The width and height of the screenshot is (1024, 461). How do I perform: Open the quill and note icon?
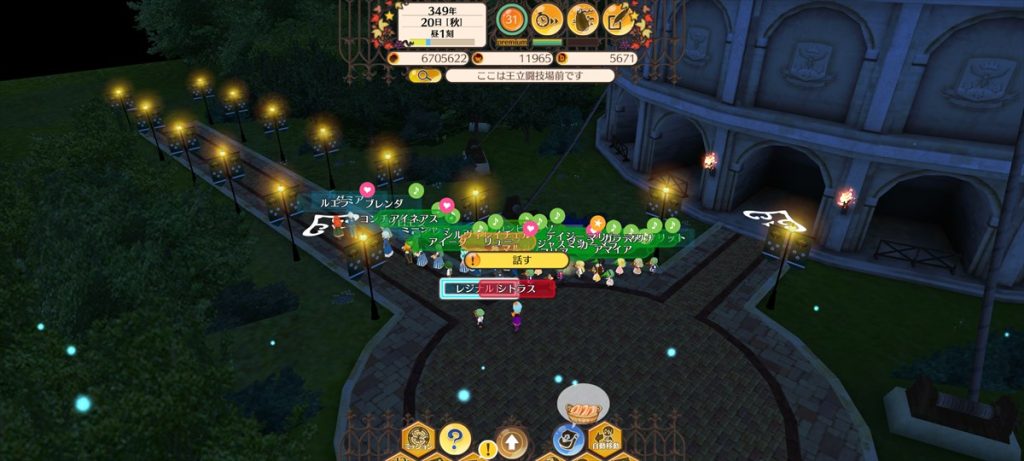coord(619,19)
